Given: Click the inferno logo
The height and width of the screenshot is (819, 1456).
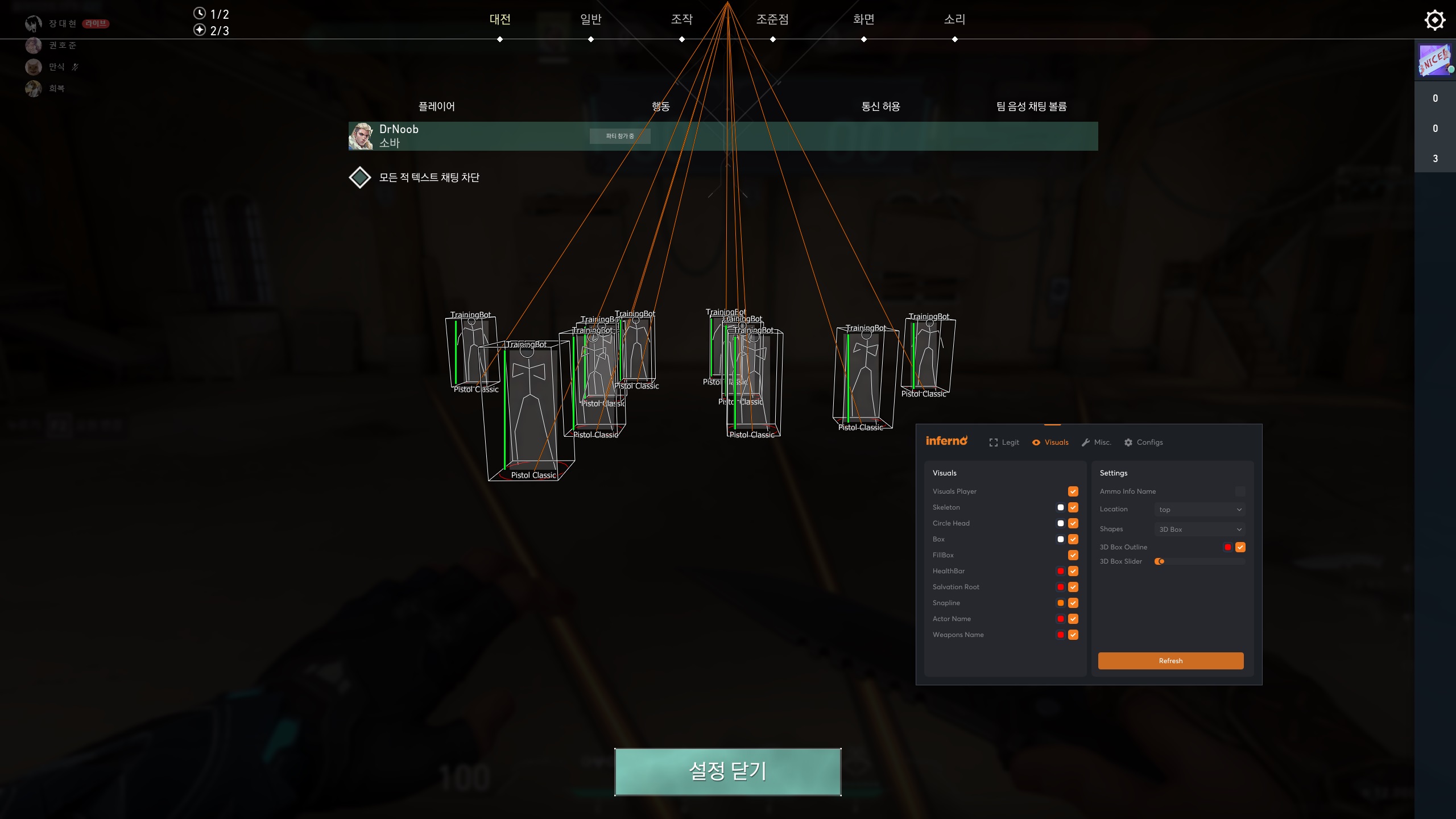Looking at the screenshot, I should pos(948,440).
